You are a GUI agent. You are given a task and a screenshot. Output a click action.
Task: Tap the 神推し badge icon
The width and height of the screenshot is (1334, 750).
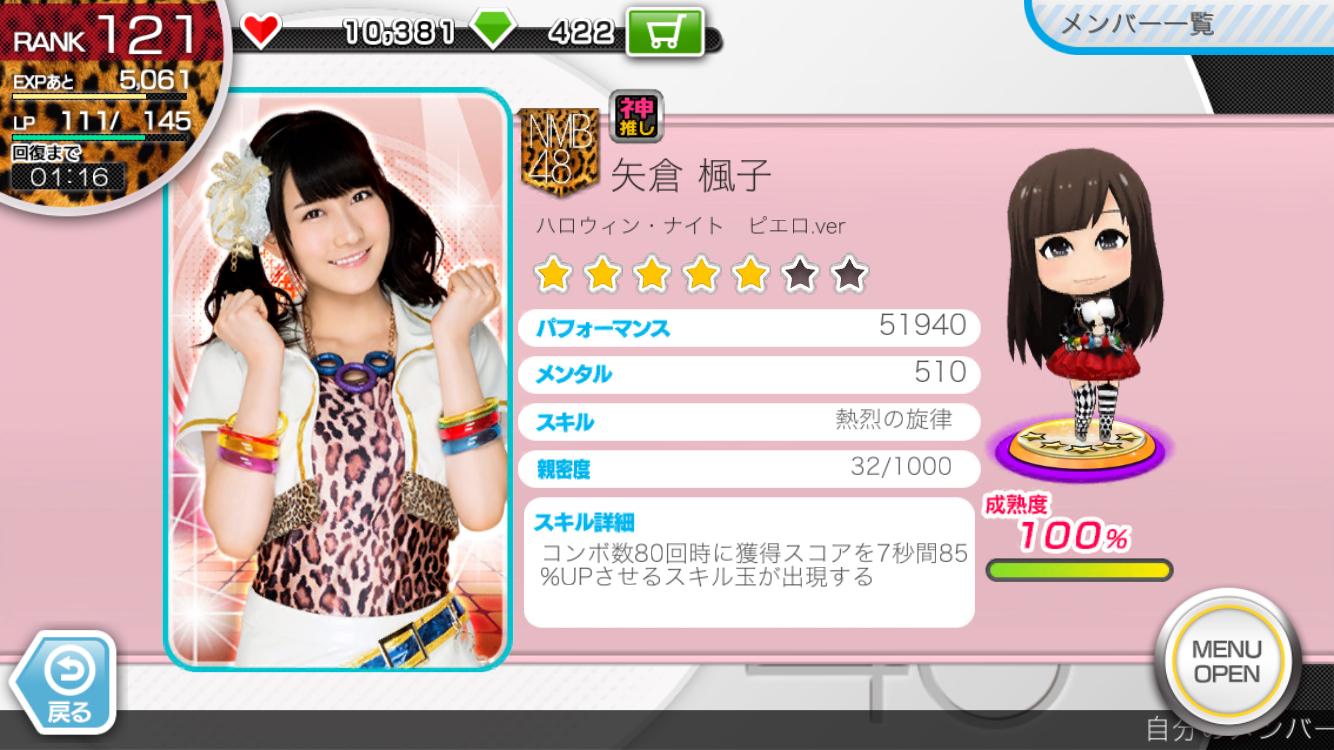635,116
